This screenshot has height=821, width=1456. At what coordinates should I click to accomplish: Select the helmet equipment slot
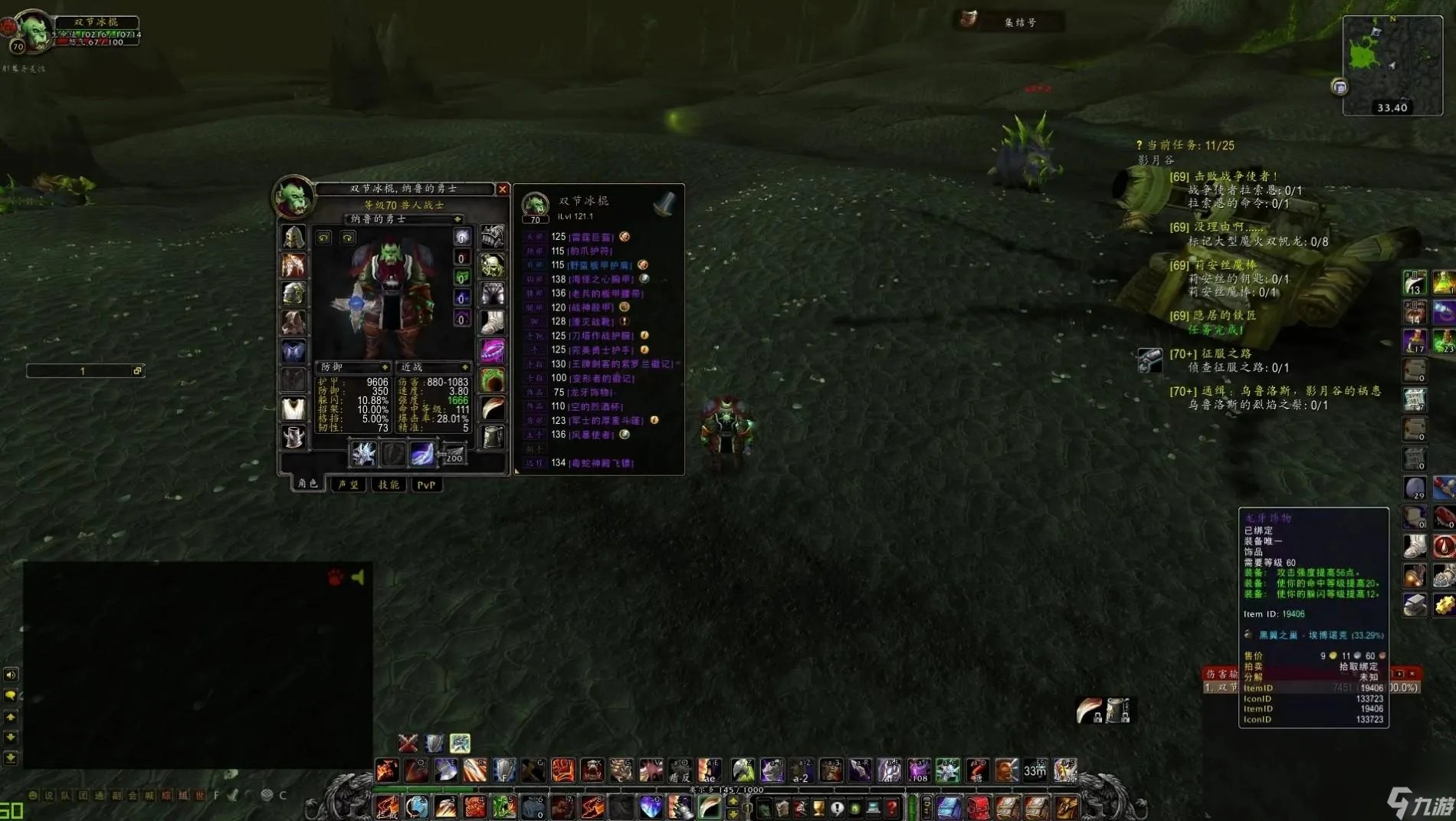pyautogui.click(x=293, y=237)
